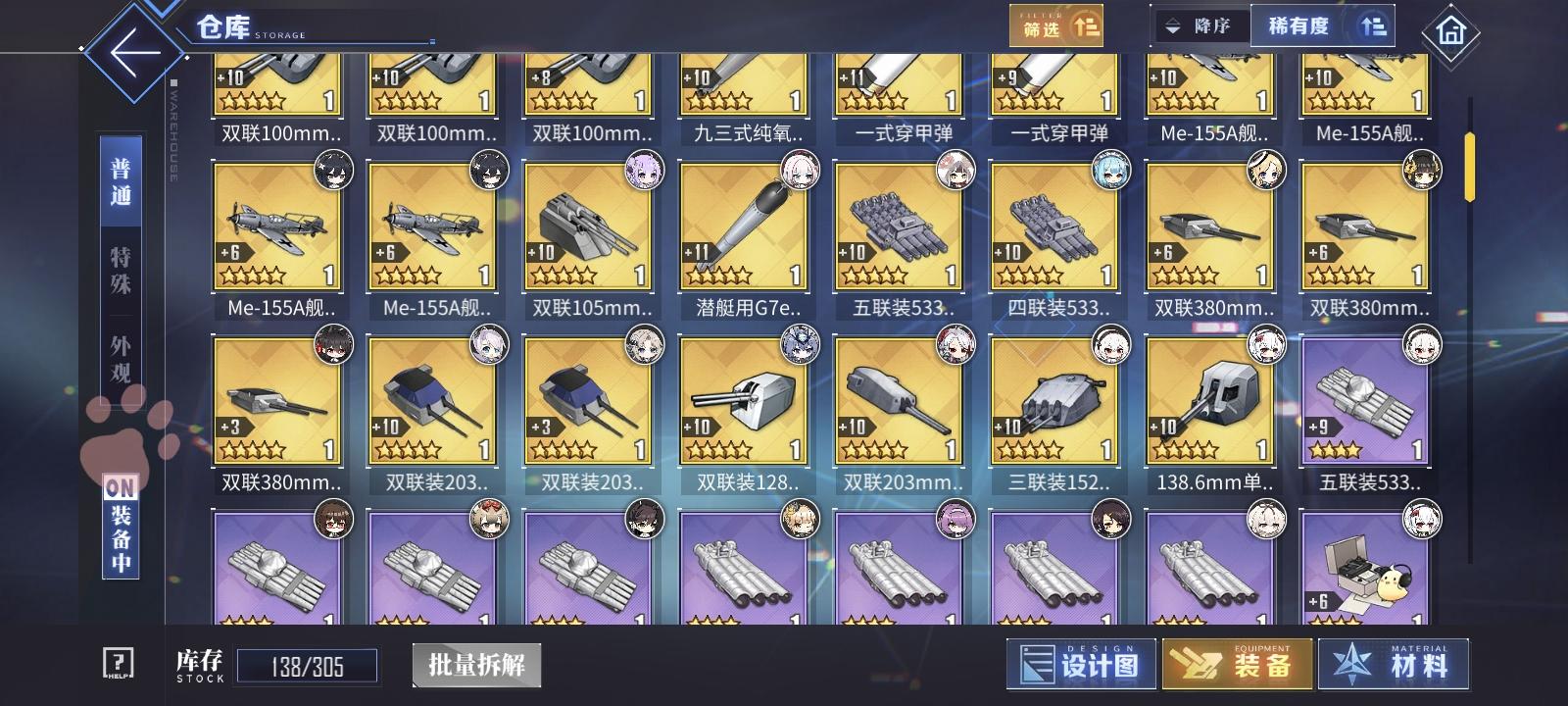The height and width of the screenshot is (706, 1568).
Task: Select the 五联装533 purple torpedo thumbnail
Action: 1365,402
